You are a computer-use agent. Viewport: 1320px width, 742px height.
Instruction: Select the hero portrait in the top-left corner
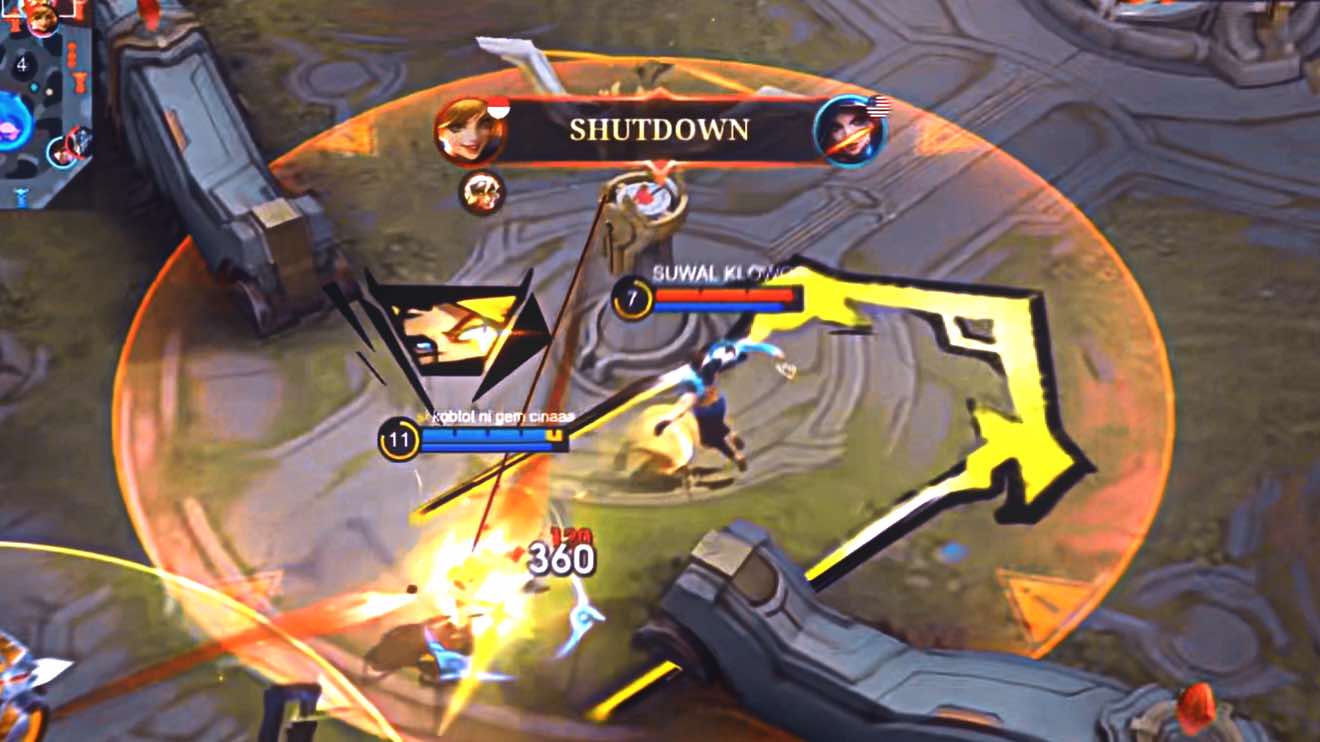tap(43, 18)
